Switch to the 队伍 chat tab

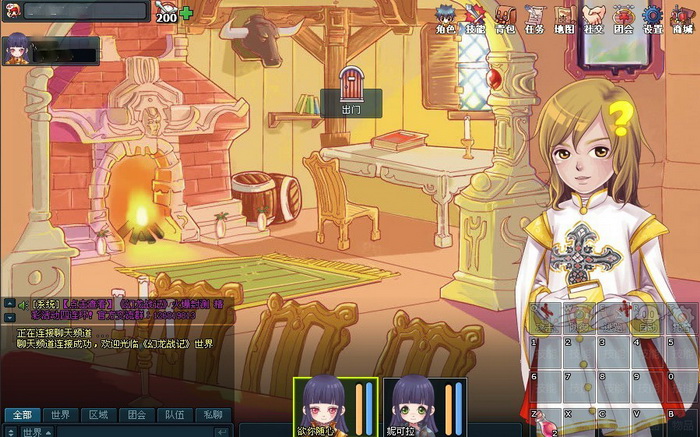coord(174,414)
